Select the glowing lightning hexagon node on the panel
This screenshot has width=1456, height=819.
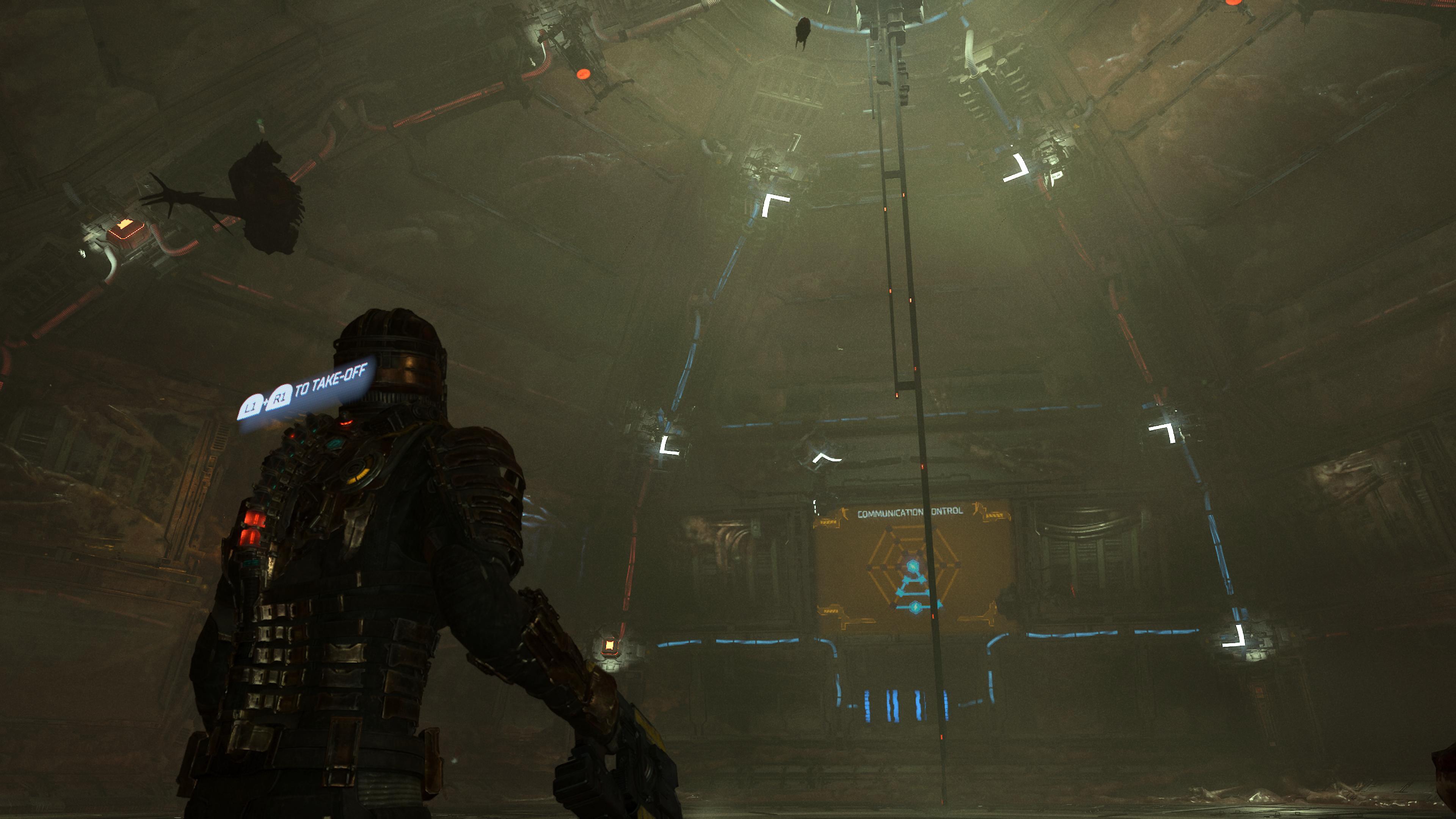pos(915,607)
